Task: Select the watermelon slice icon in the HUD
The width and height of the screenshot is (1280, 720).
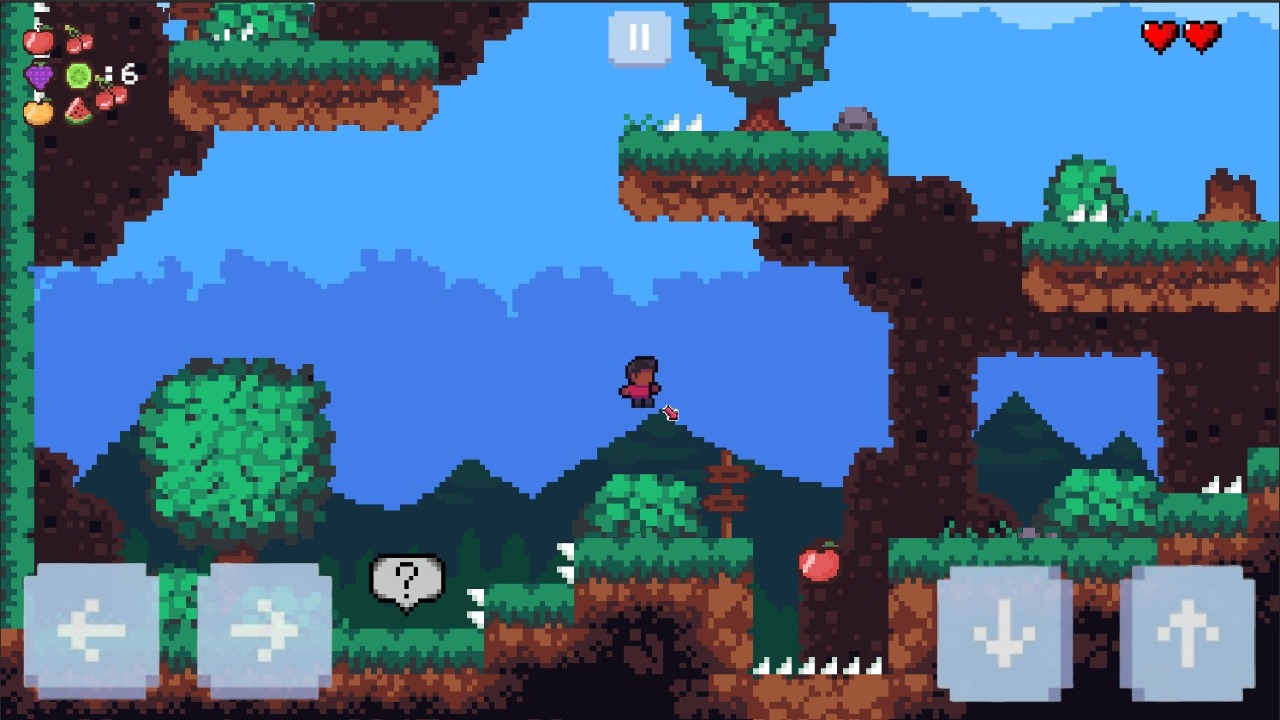Action: [77, 110]
